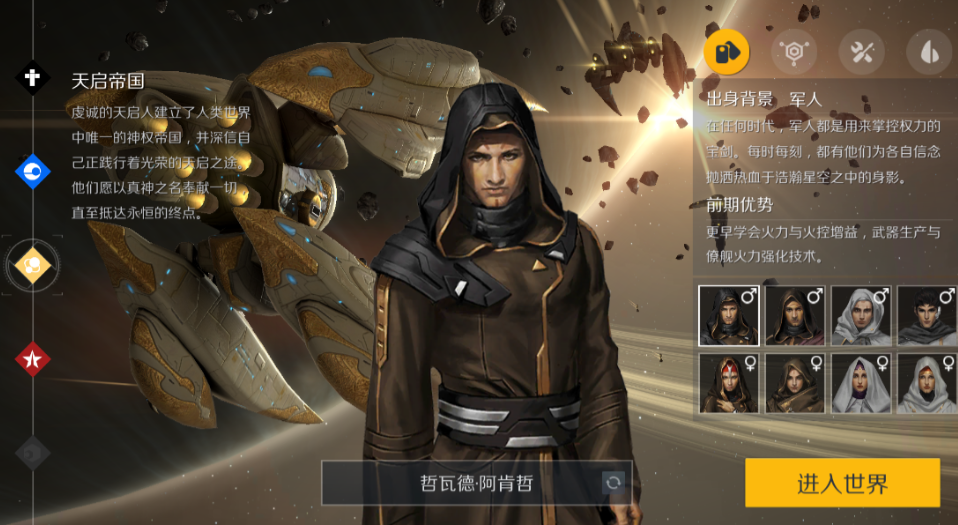
Task: Pick the male portrait with brown hood
Action: 795,315
